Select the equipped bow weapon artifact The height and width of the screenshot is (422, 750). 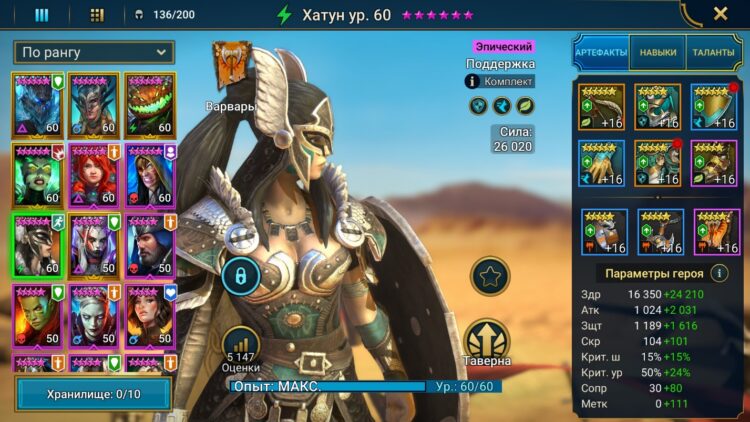(601, 107)
